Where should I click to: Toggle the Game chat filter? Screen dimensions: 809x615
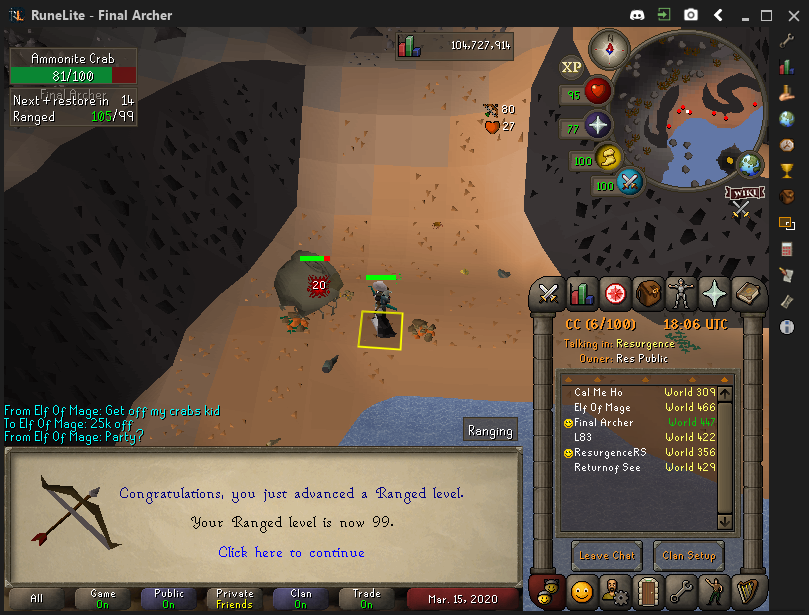tap(103, 598)
